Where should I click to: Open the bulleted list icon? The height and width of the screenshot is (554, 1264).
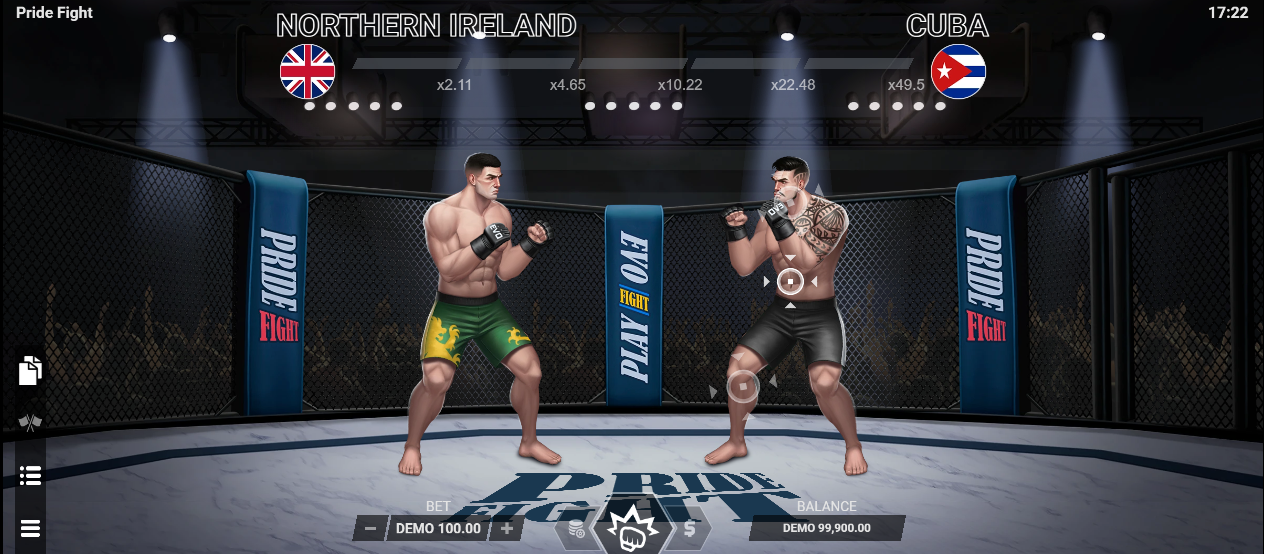coord(30,475)
